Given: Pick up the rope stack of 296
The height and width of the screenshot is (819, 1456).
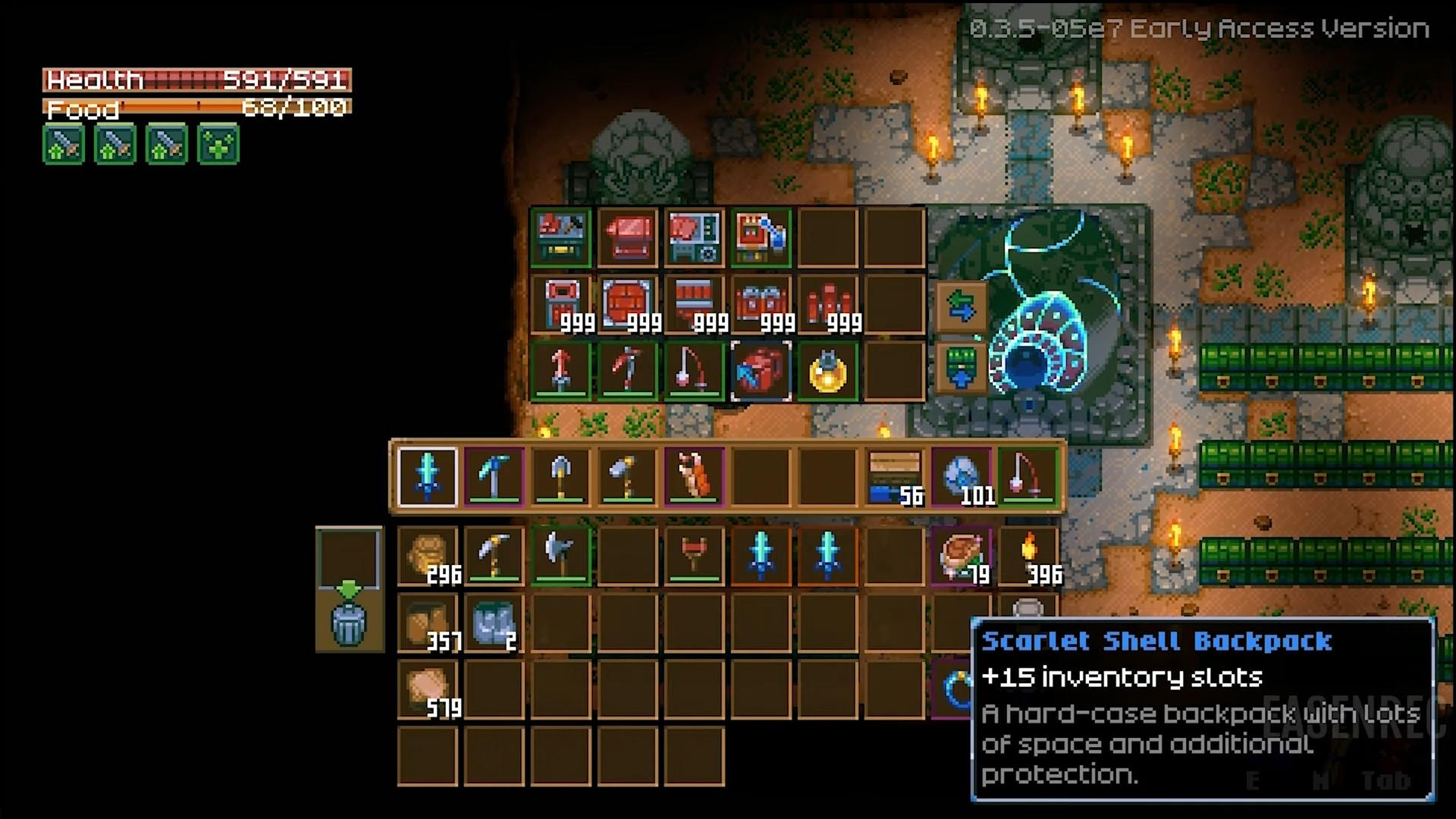Looking at the screenshot, I should coord(427,556).
